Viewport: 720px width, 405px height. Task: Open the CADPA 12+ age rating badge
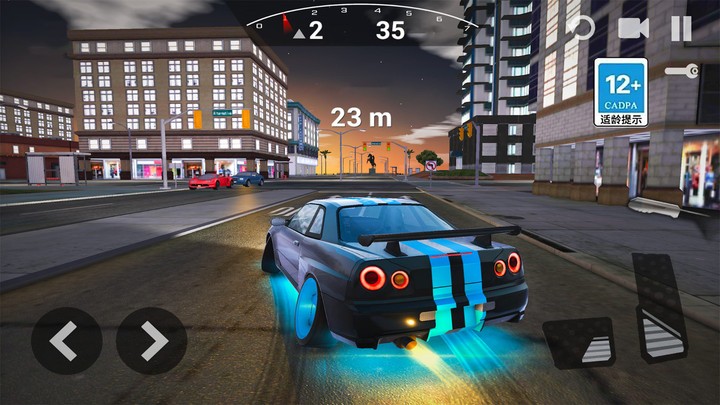621,92
